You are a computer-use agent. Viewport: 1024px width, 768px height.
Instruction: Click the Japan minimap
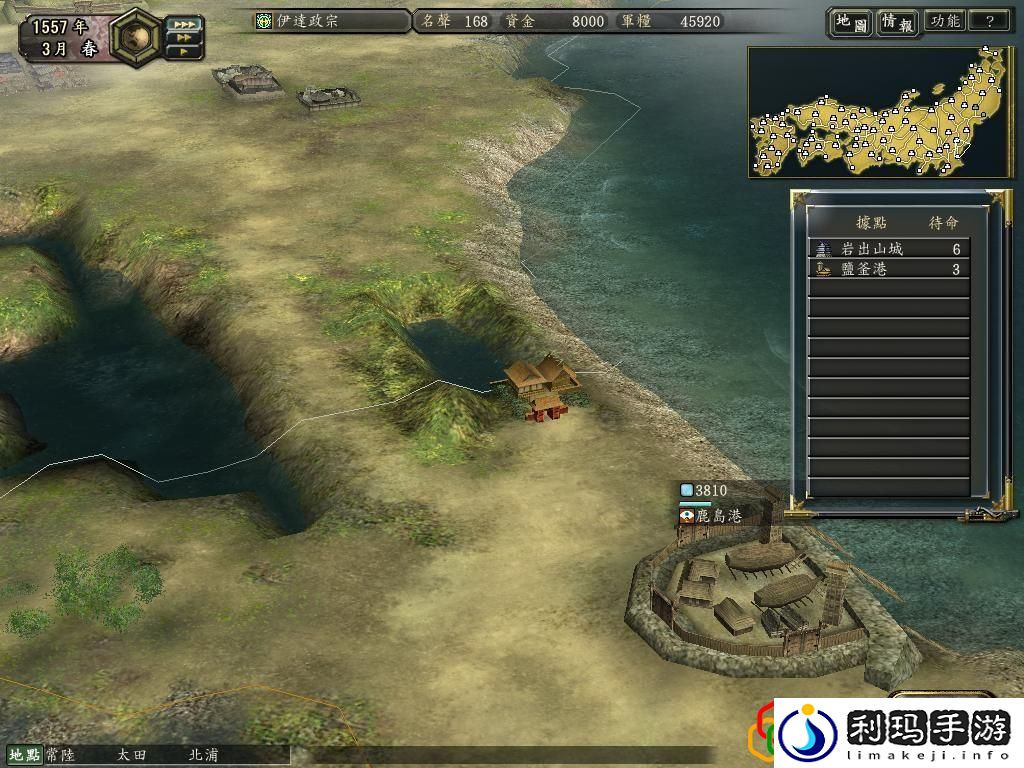880,112
